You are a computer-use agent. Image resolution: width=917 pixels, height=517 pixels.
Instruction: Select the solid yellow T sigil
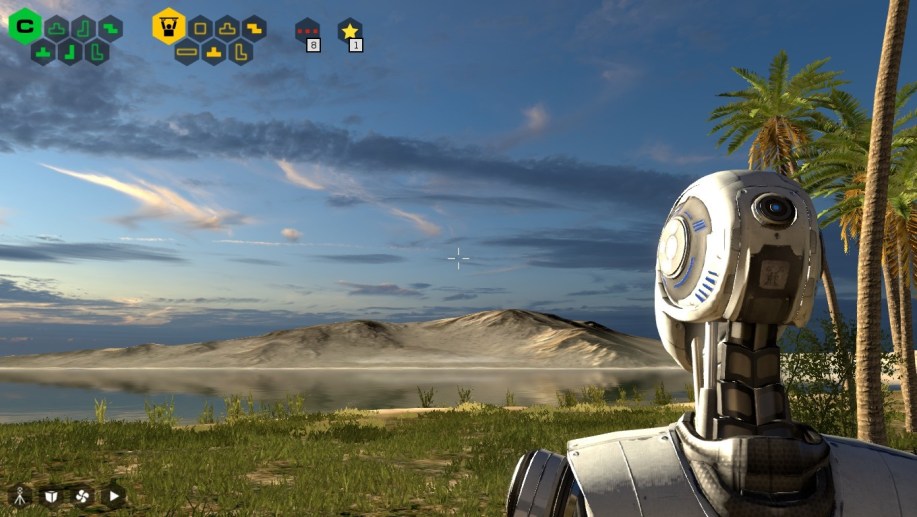coord(214,51)
